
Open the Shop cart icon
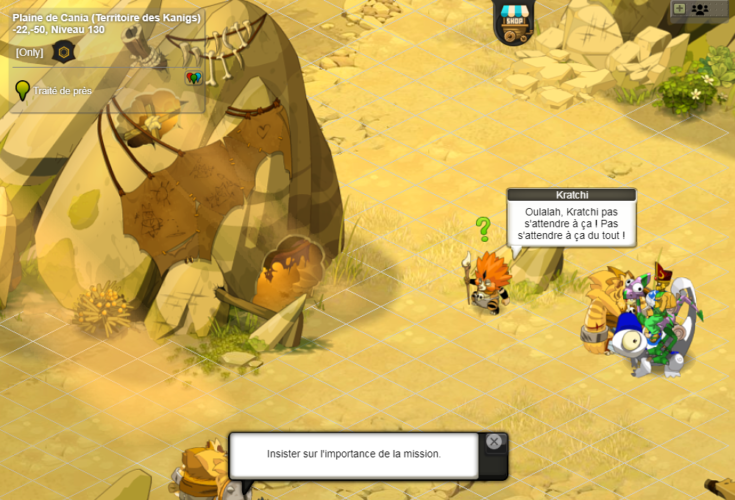pos(515,24)
